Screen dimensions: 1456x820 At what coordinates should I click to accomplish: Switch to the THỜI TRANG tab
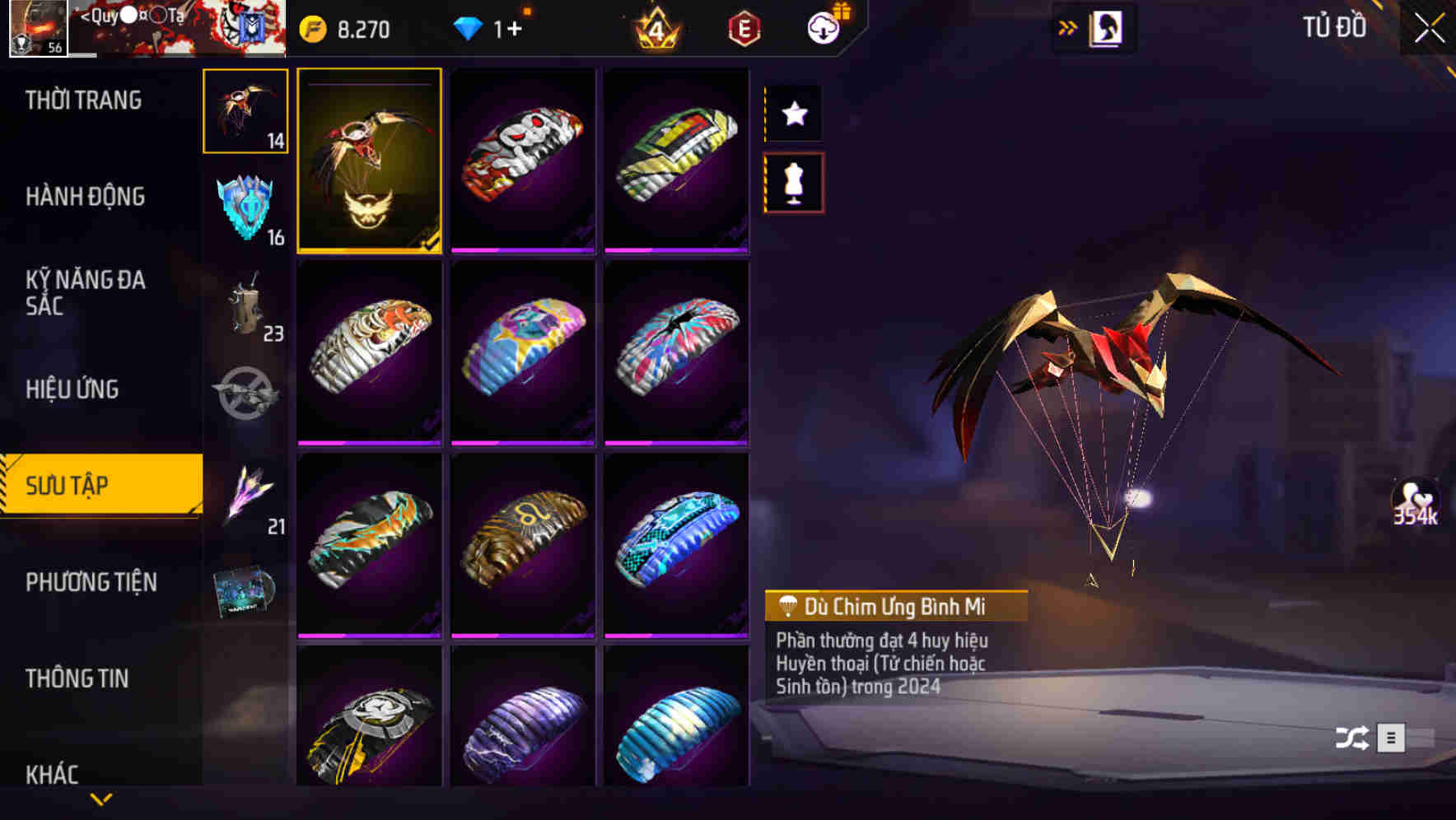(x=82, y=100)
